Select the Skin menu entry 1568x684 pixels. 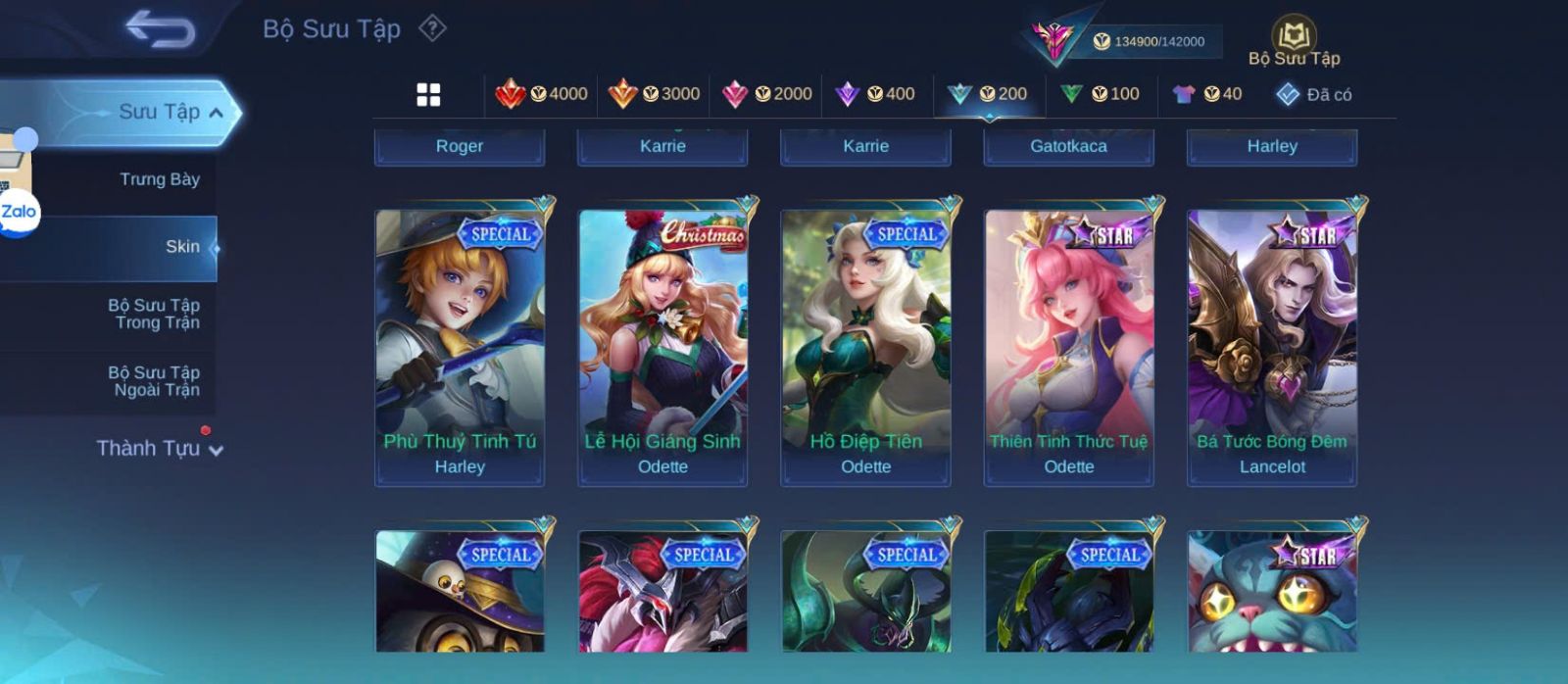[182, 247]
